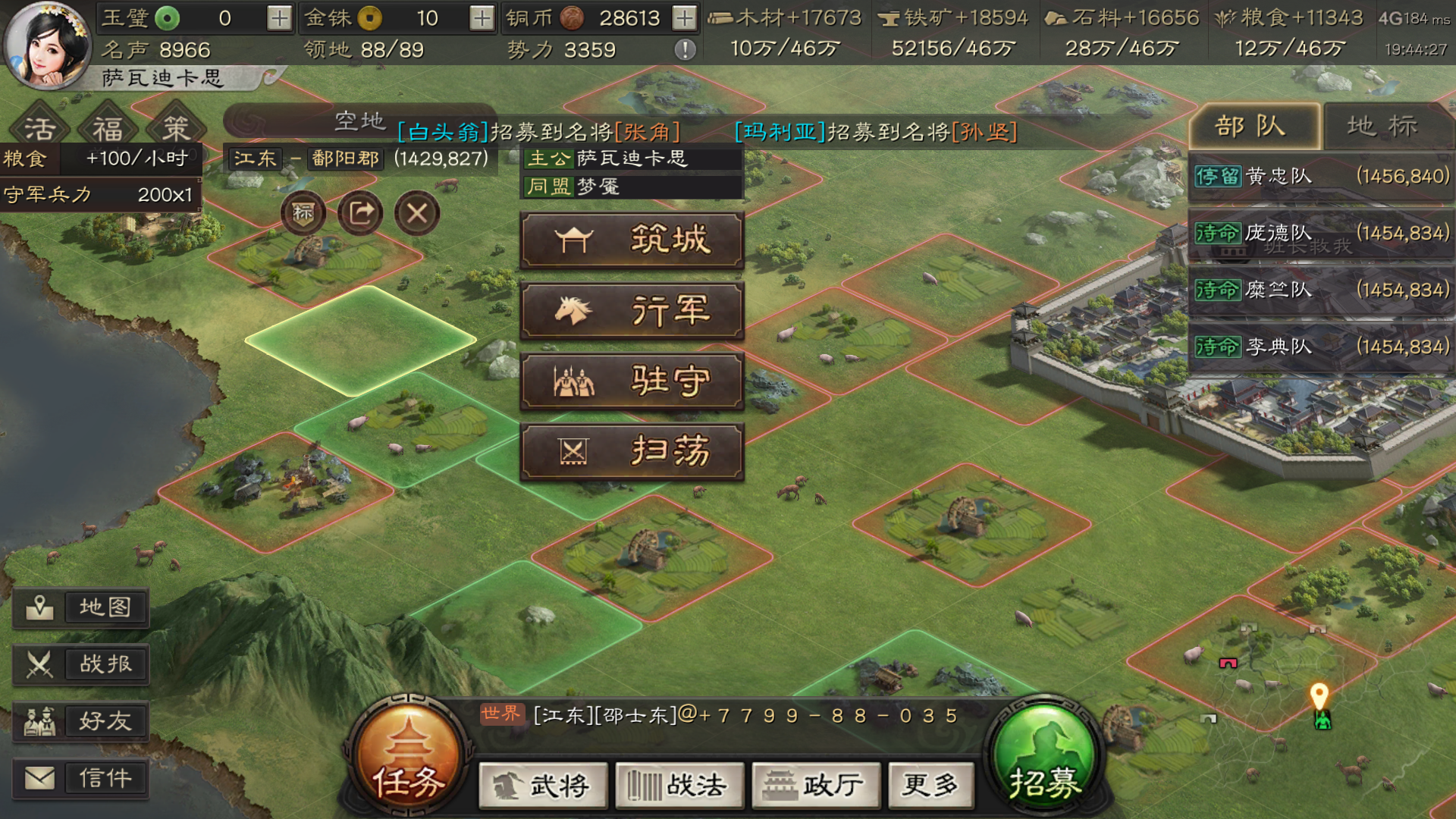Screen dimensions: 1456x819
Task: Click the 标 flag marker icon
Action: click(x=303, y=213)
